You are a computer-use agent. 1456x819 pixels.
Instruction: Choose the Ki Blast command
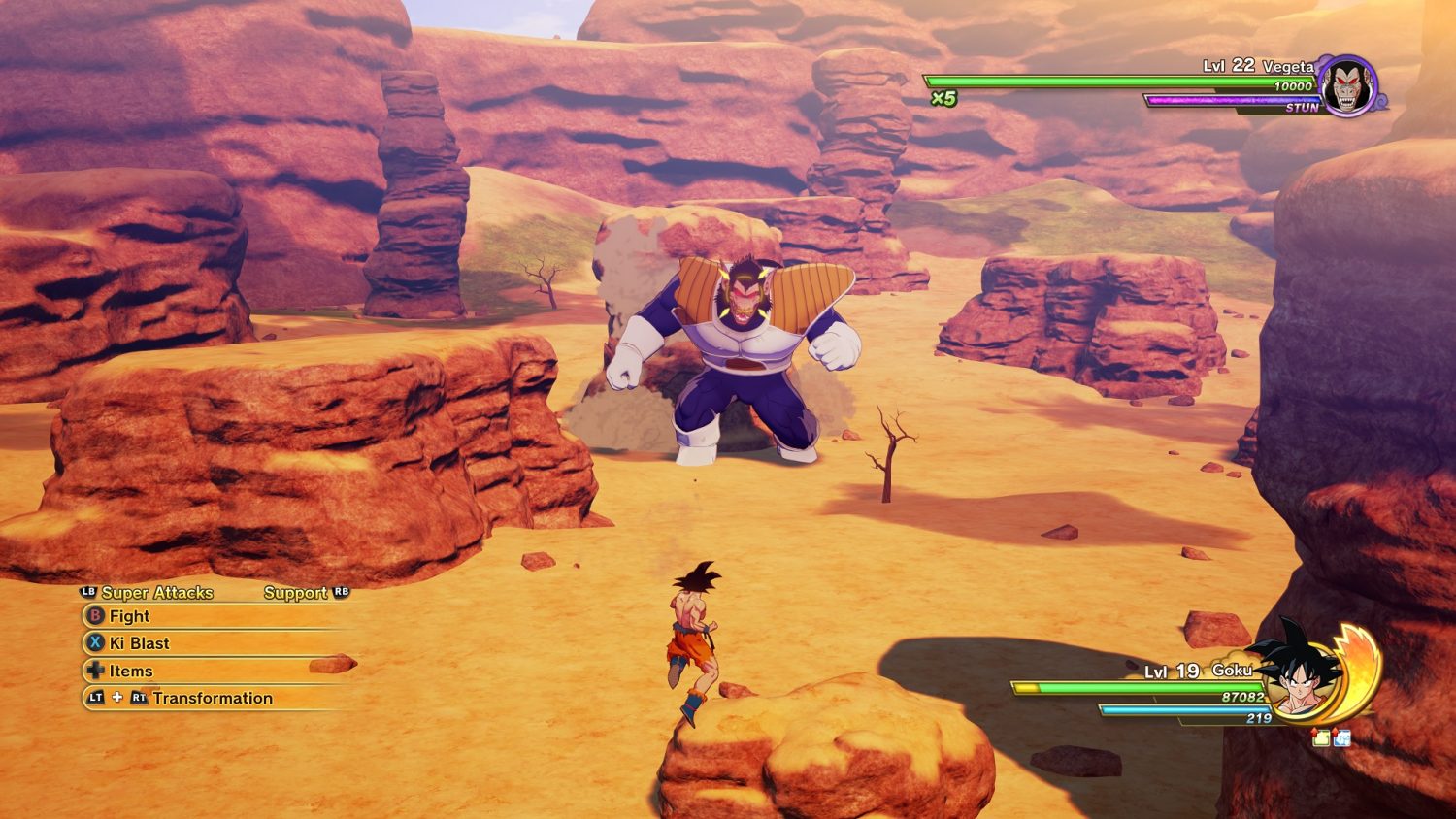pyautogui.click(x=139, y=643)
